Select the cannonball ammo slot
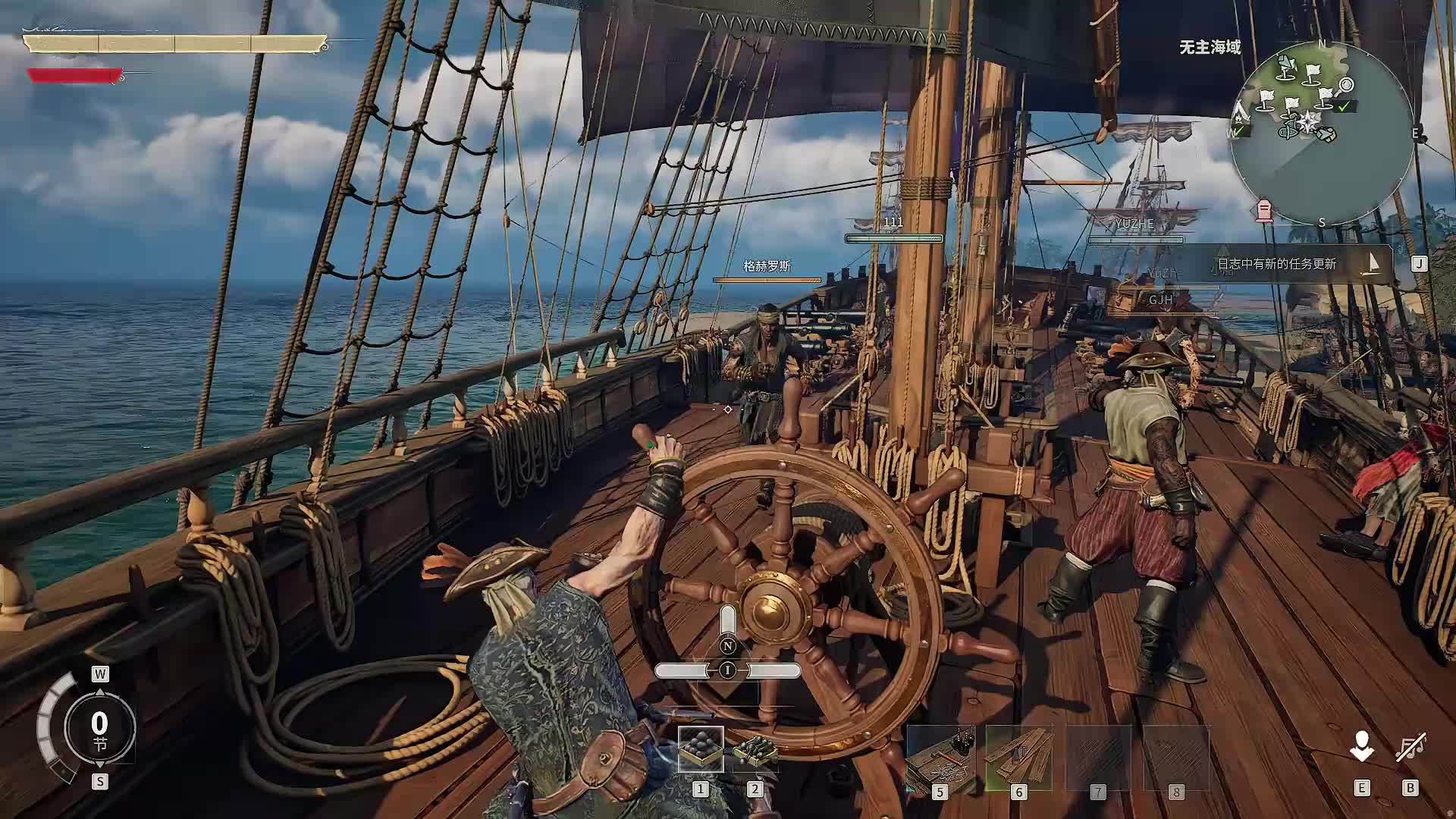The height and width of the screenshot is (819, 1456). (x=700, y=749)
